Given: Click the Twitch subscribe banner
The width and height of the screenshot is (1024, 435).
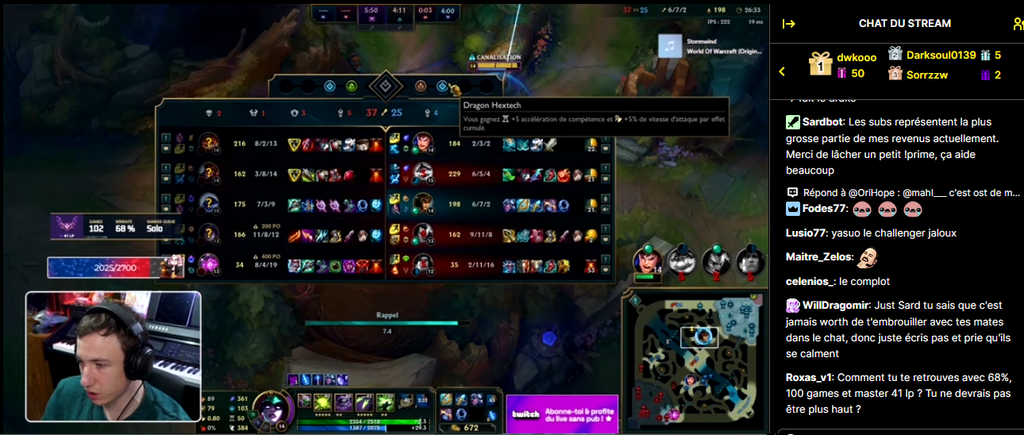Looking at the screenshot, I should [x=562, y=412].
